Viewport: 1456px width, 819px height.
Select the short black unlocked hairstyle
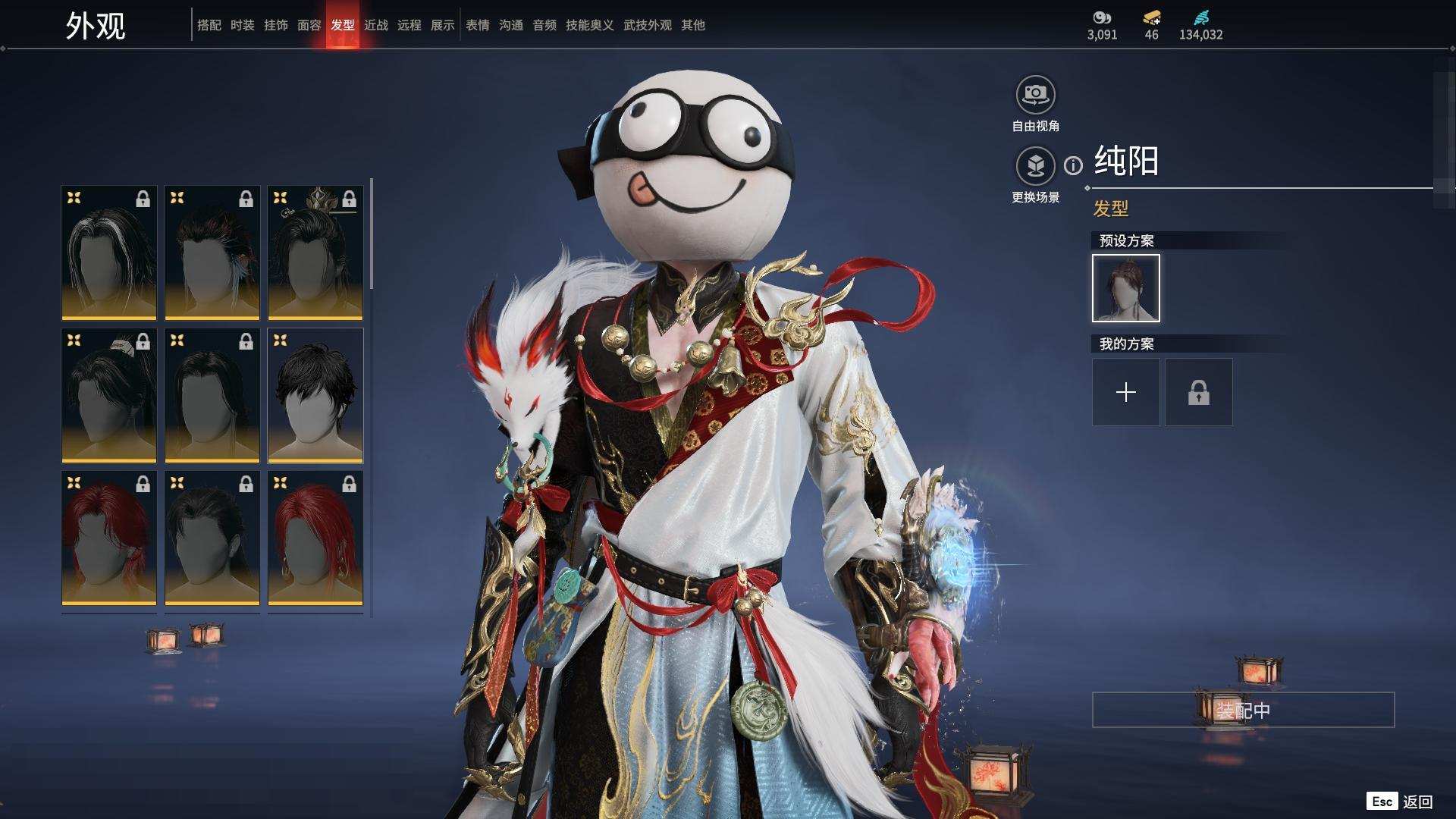click(315, 395)
